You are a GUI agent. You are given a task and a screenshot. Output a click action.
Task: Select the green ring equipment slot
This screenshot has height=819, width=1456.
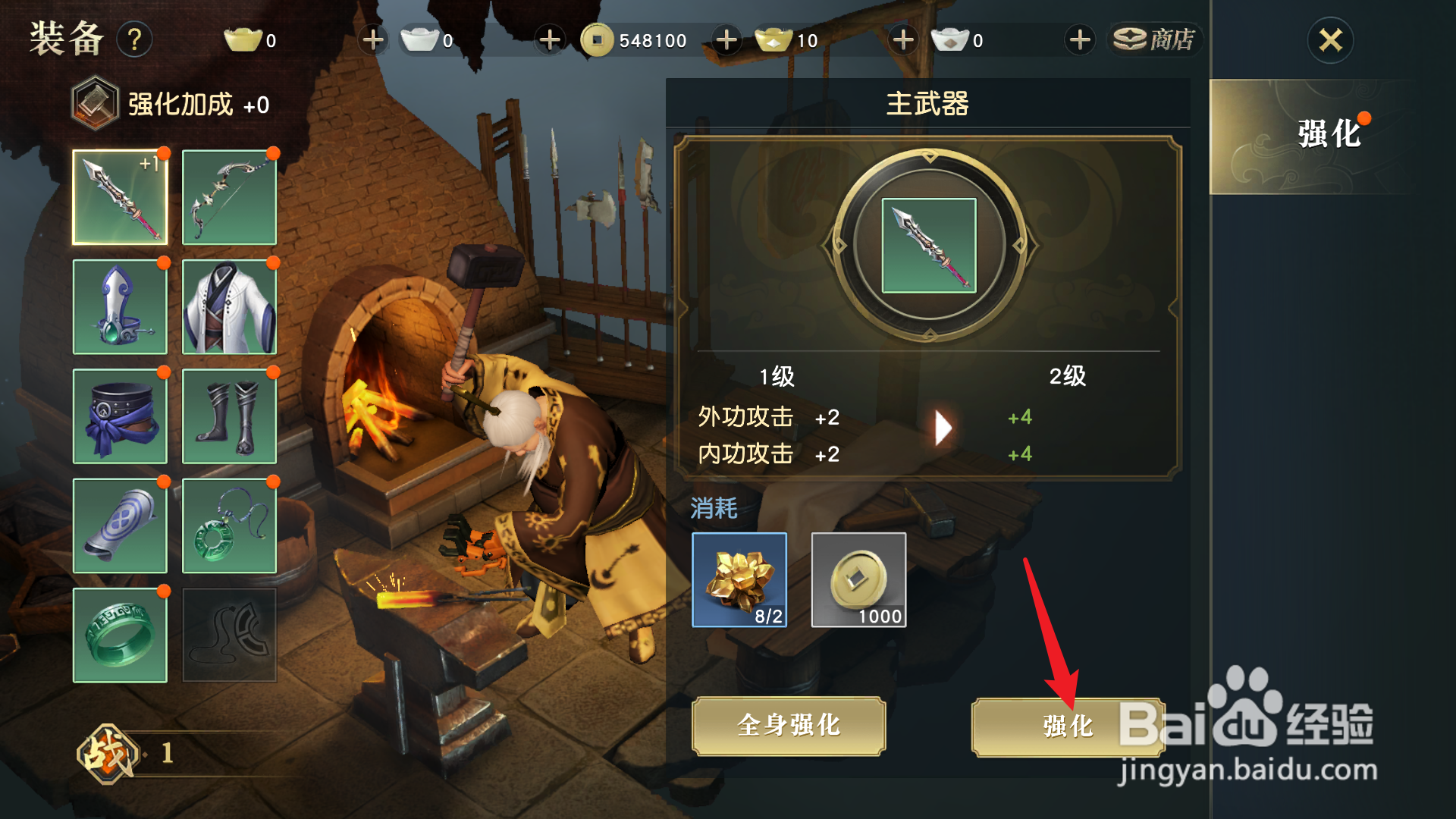click(x=121, y=635)
